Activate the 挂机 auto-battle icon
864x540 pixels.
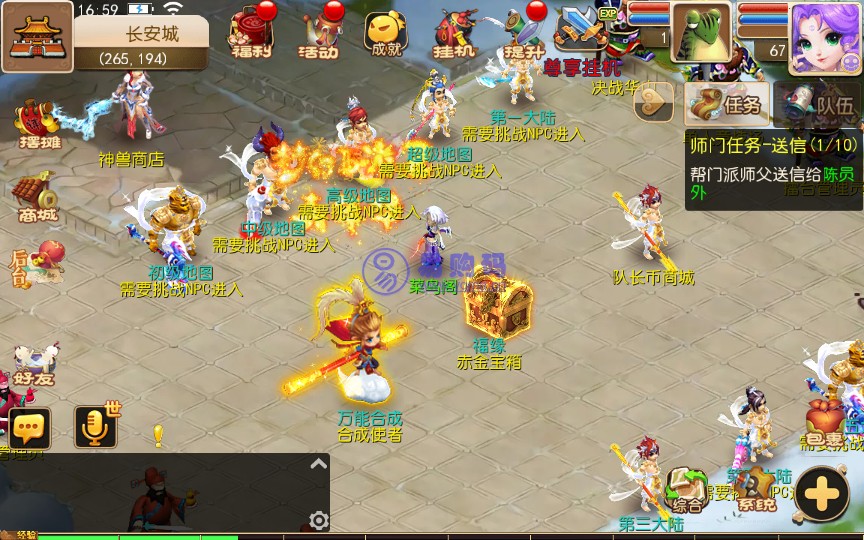(455, 34)
